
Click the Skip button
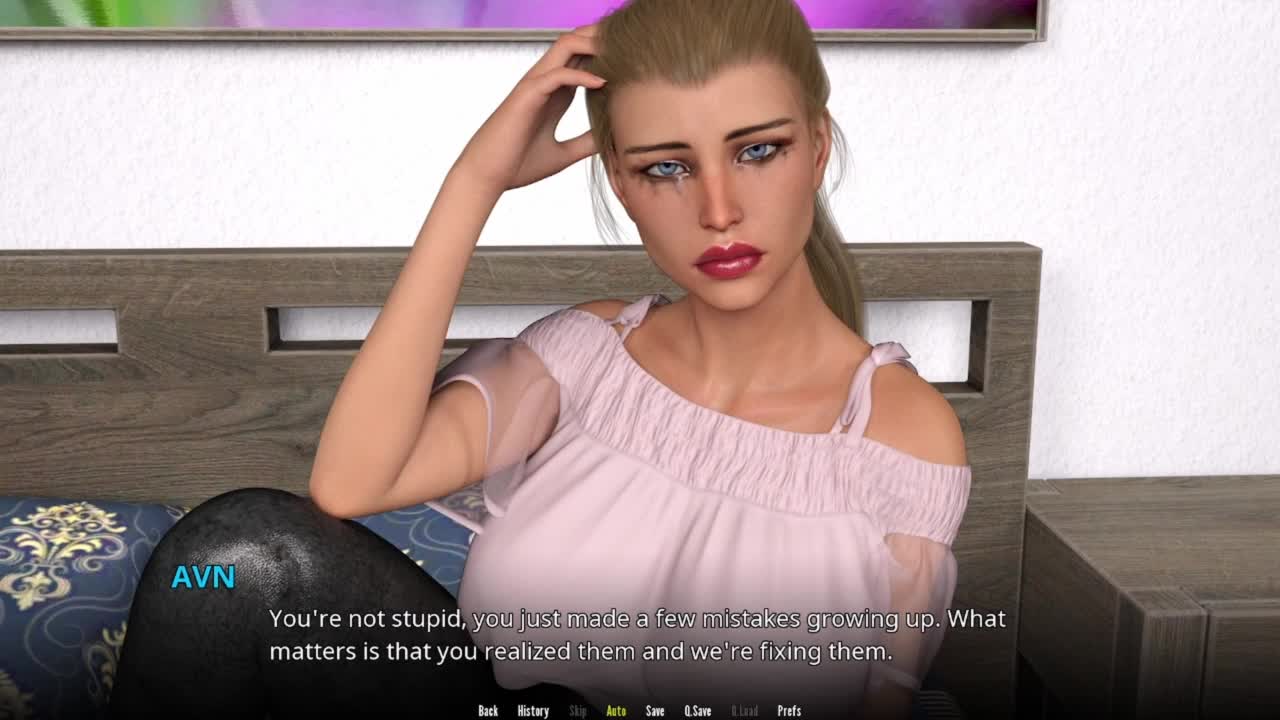point(578,711)
